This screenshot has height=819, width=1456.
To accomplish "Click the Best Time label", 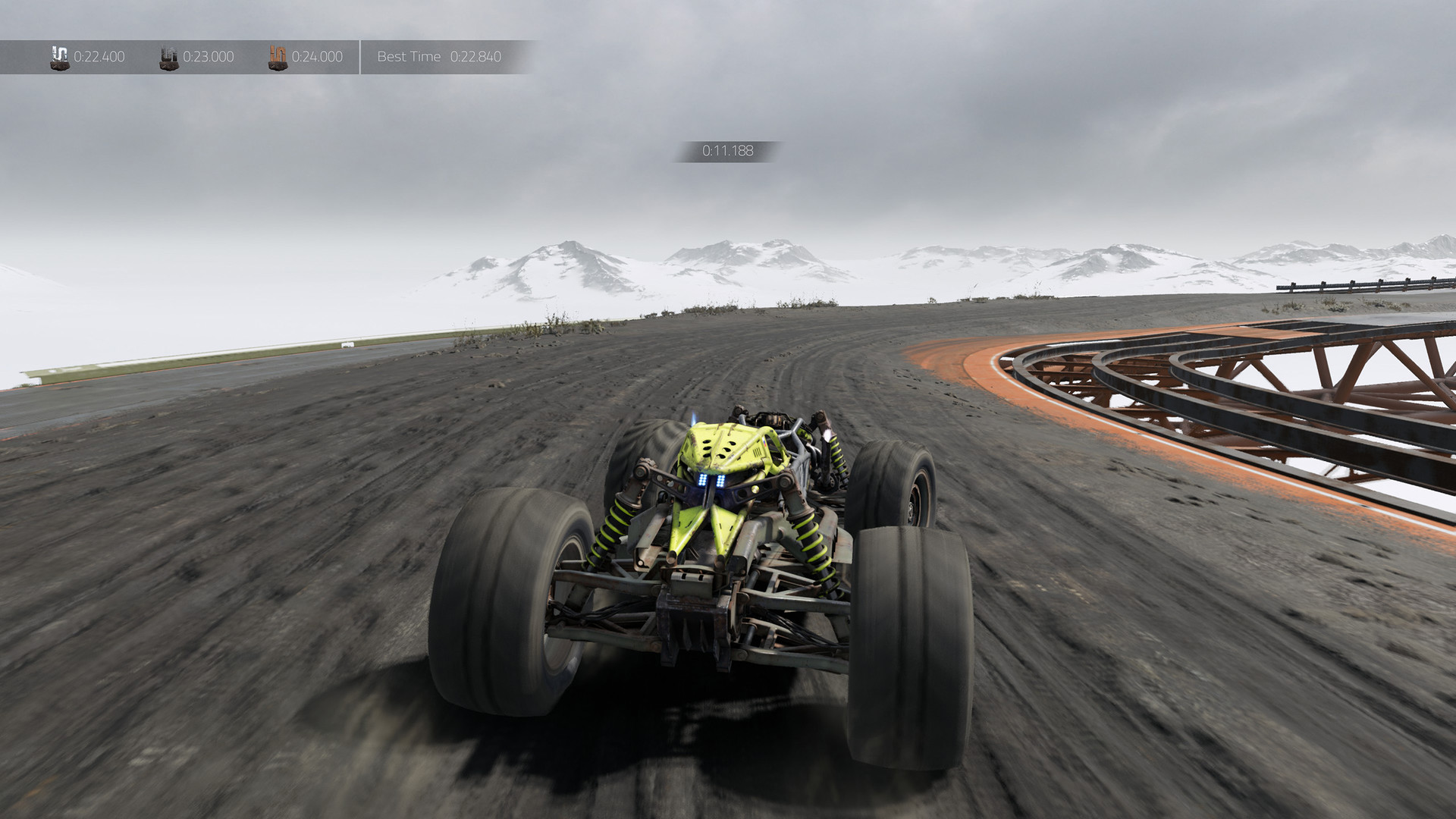I will coord(409,57).
